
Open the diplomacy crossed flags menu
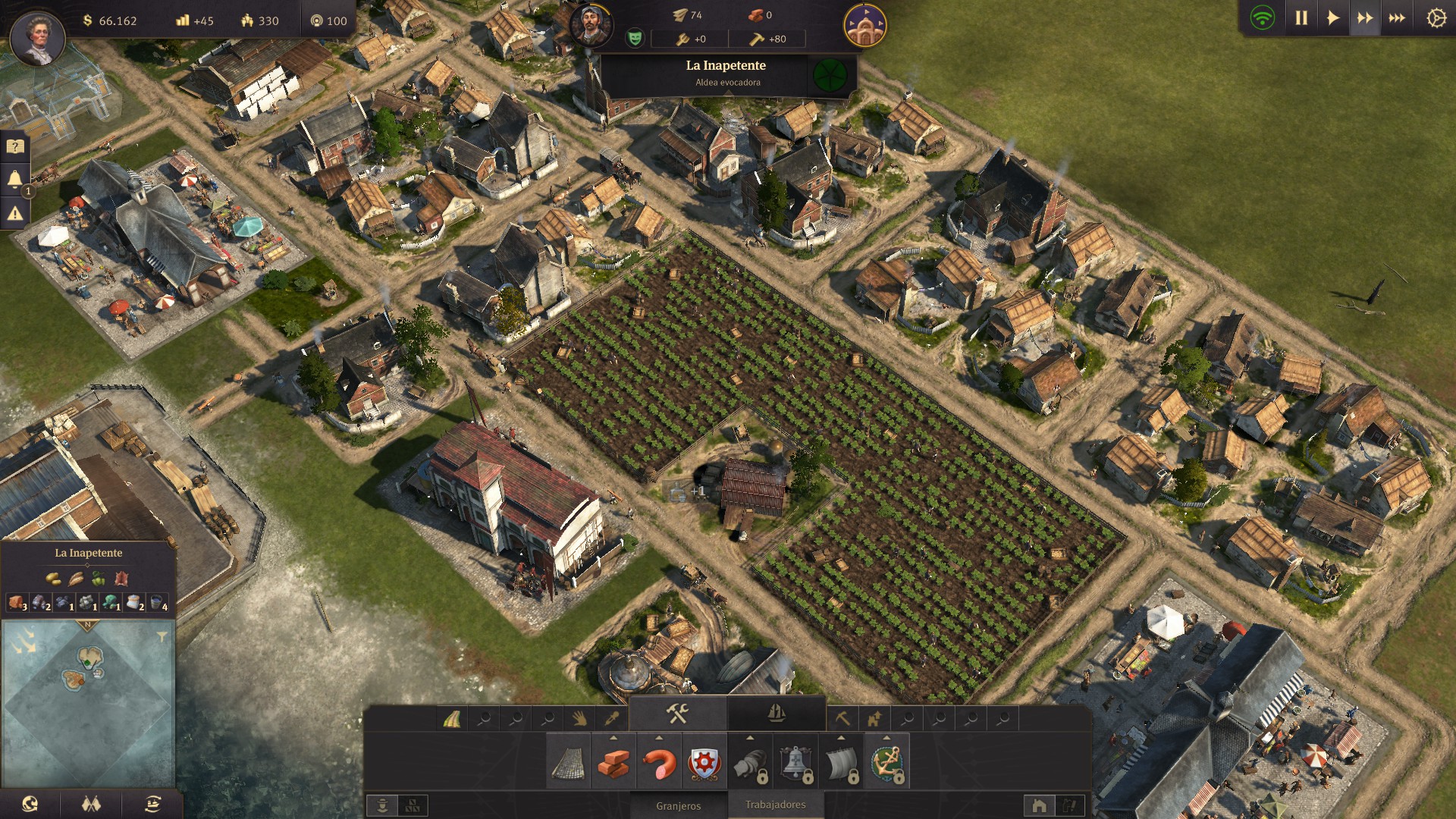click(x=91, y=805)
